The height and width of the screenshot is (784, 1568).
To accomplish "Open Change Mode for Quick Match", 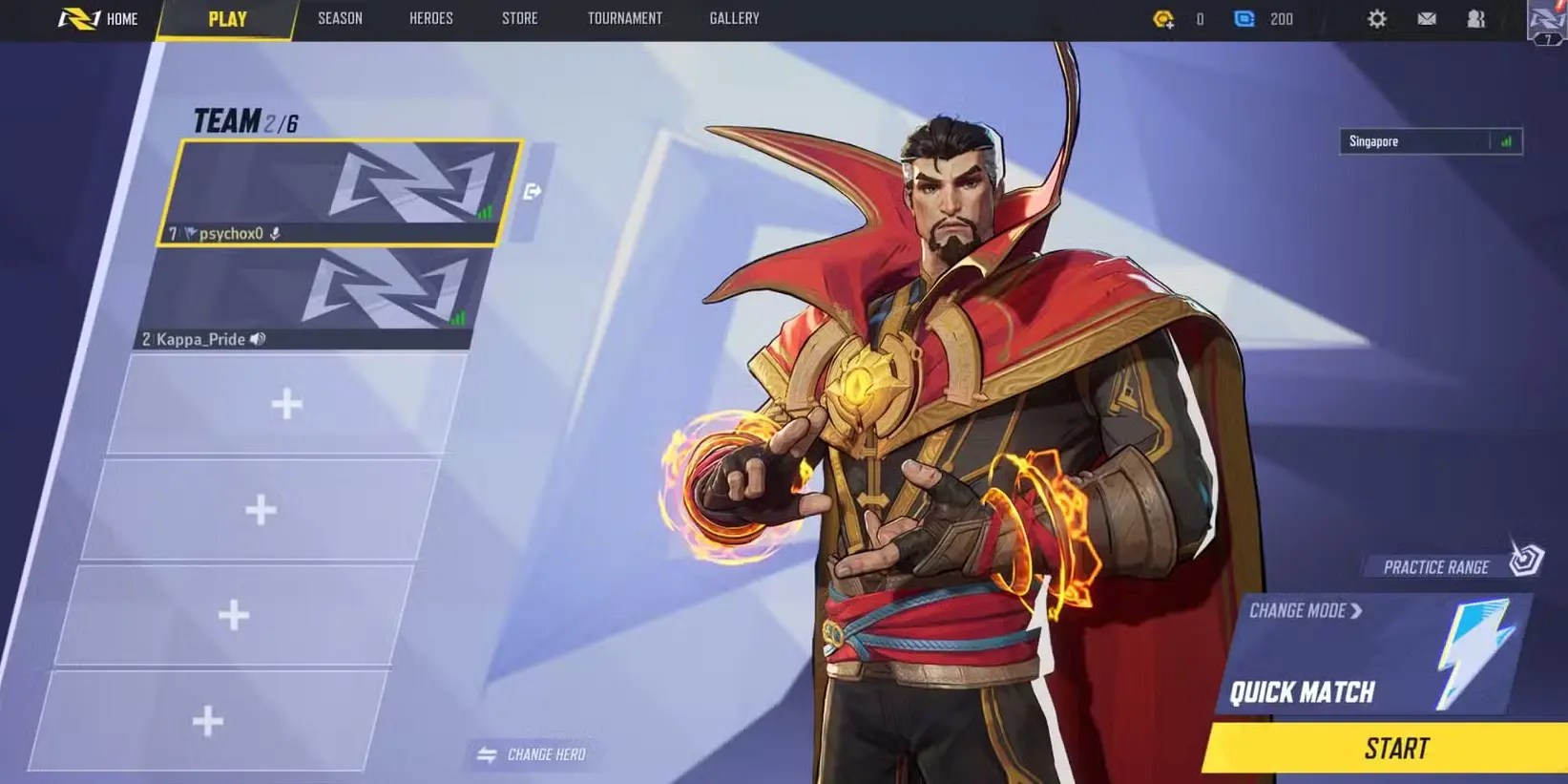I will click(1305, 611).
